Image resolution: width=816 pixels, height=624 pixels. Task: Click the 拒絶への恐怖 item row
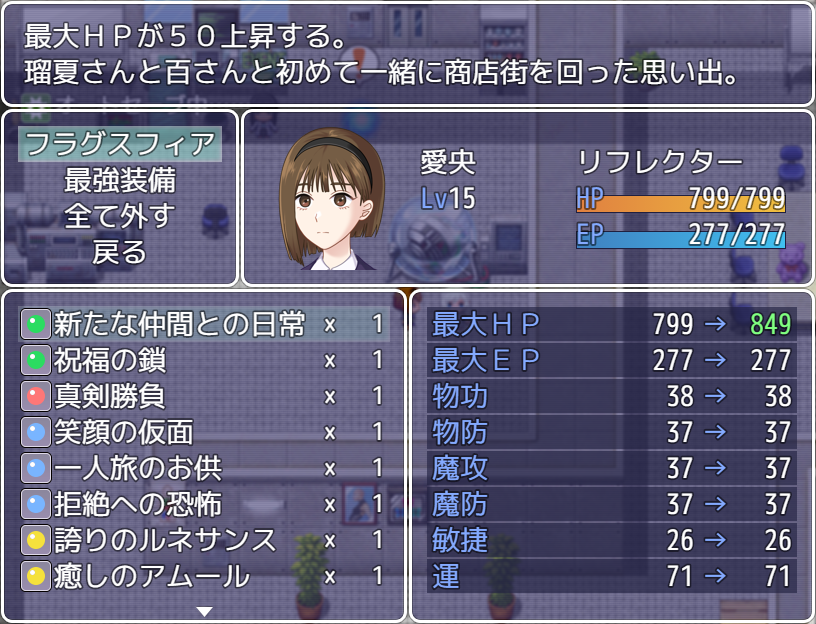(204, 504)
